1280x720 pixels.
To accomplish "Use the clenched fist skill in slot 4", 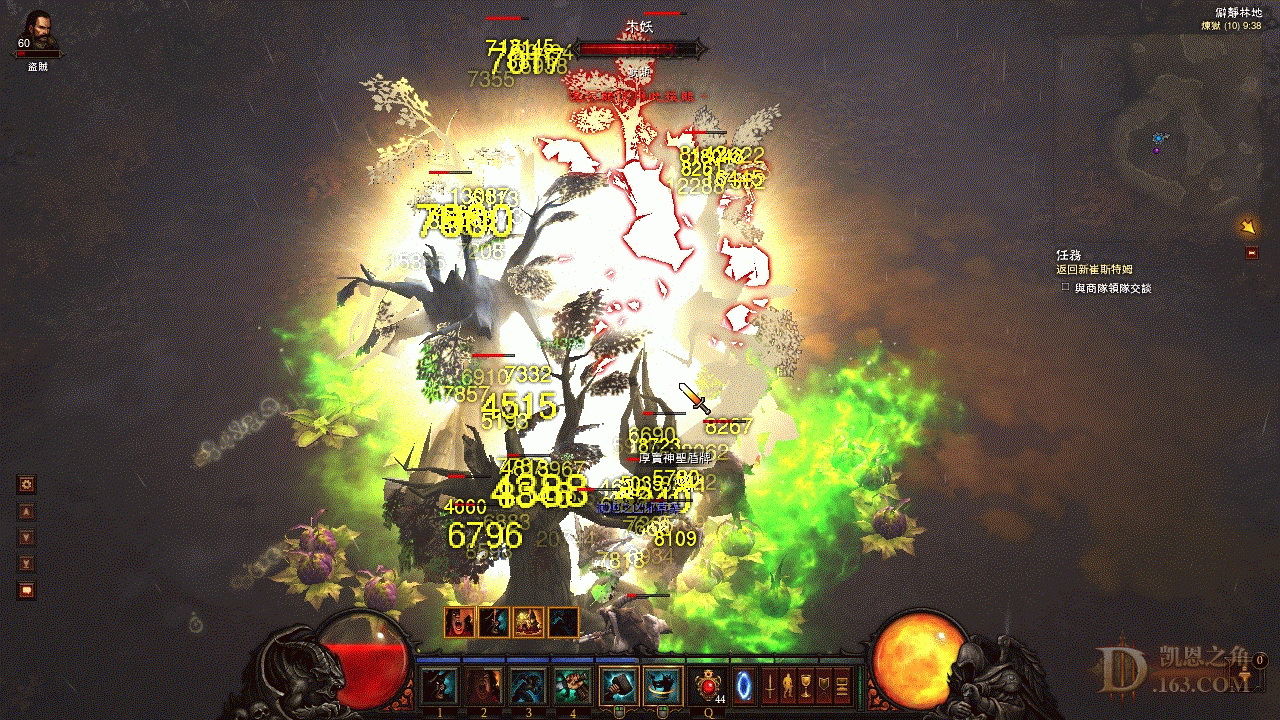I will [571, 686].
